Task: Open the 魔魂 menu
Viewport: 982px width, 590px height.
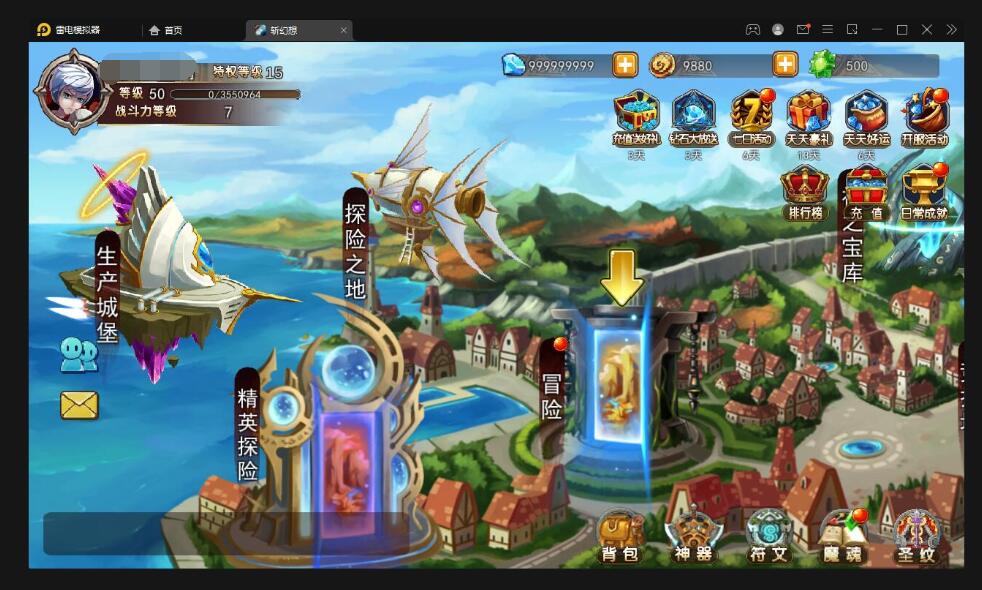Action: coord(842,537)
